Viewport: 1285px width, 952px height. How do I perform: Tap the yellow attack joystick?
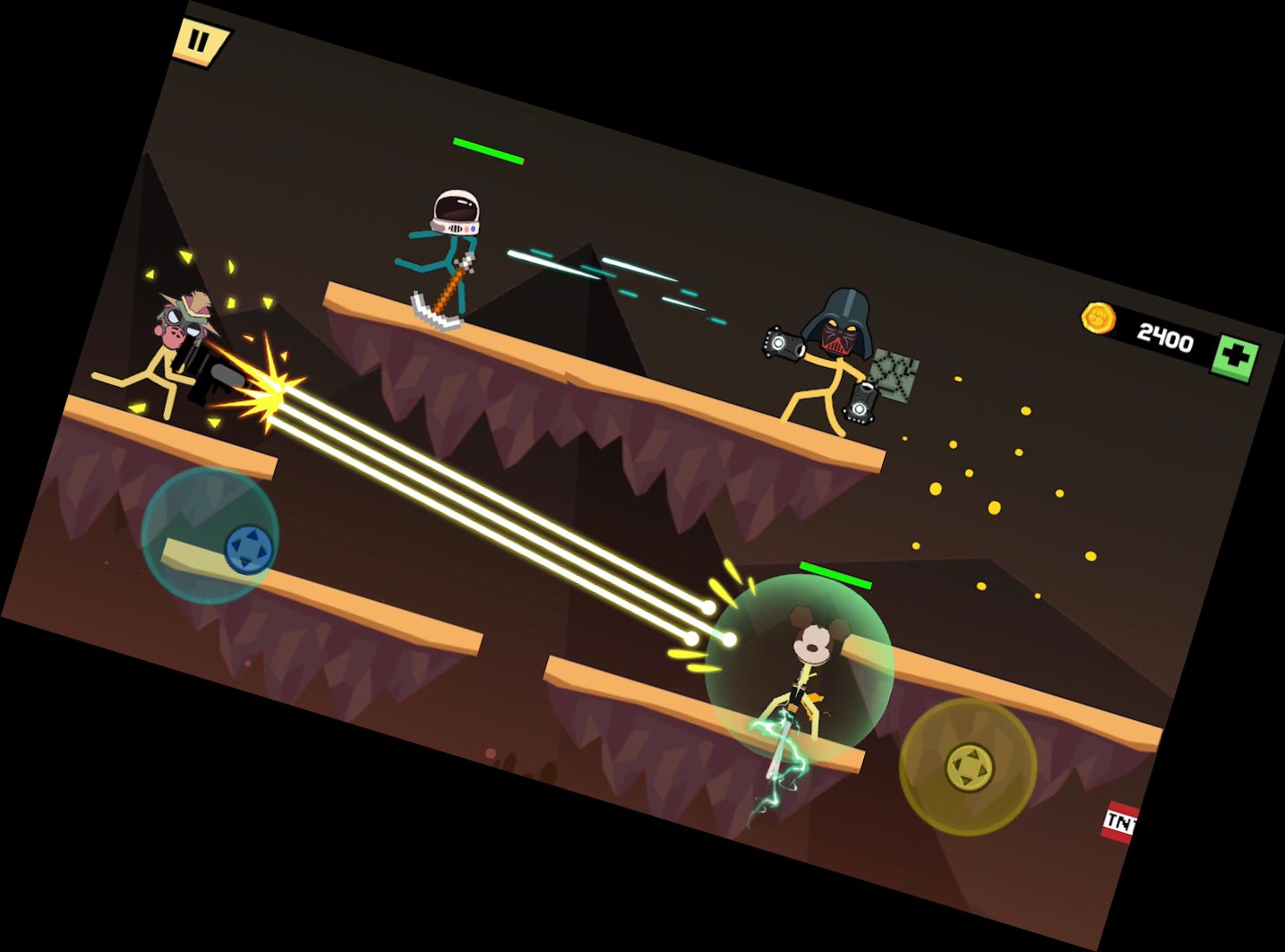969,767
